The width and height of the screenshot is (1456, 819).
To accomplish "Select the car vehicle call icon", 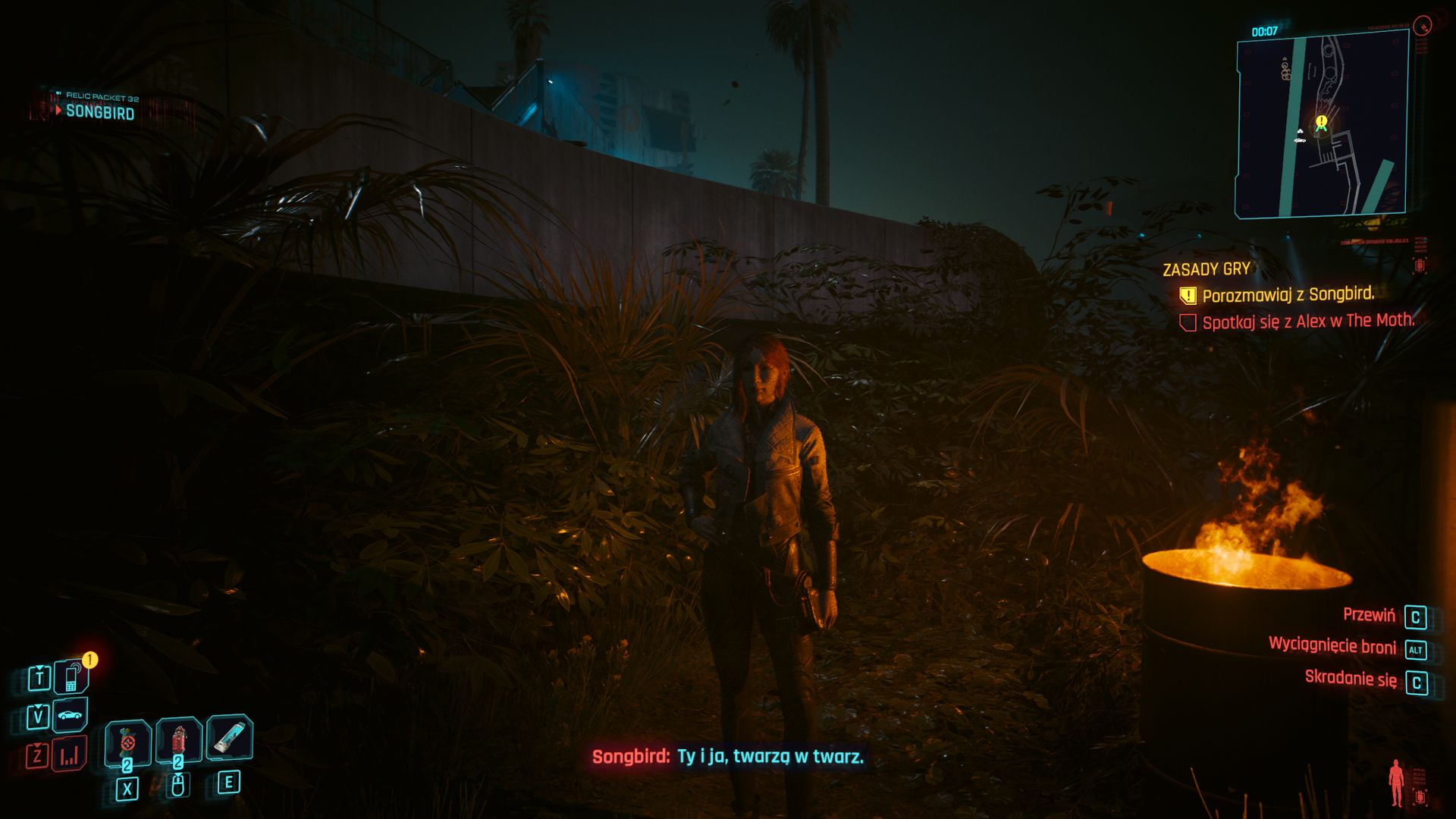I will [71, 715].
